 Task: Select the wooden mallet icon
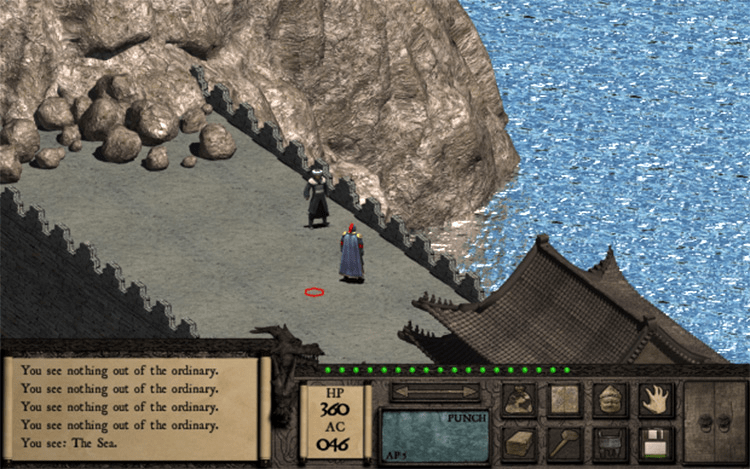coord(564,443)
